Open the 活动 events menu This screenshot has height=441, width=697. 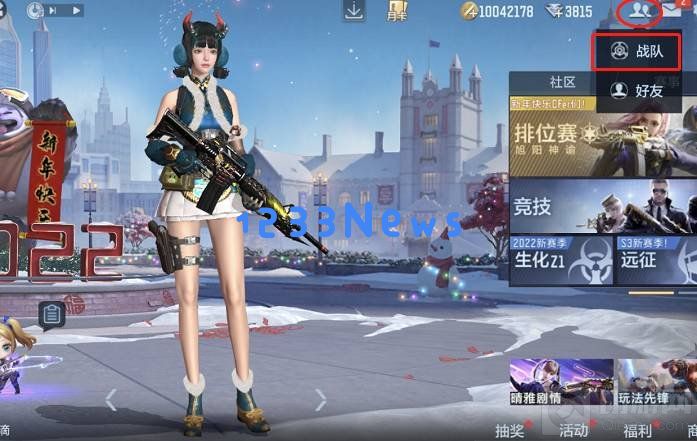coord(573,430)
